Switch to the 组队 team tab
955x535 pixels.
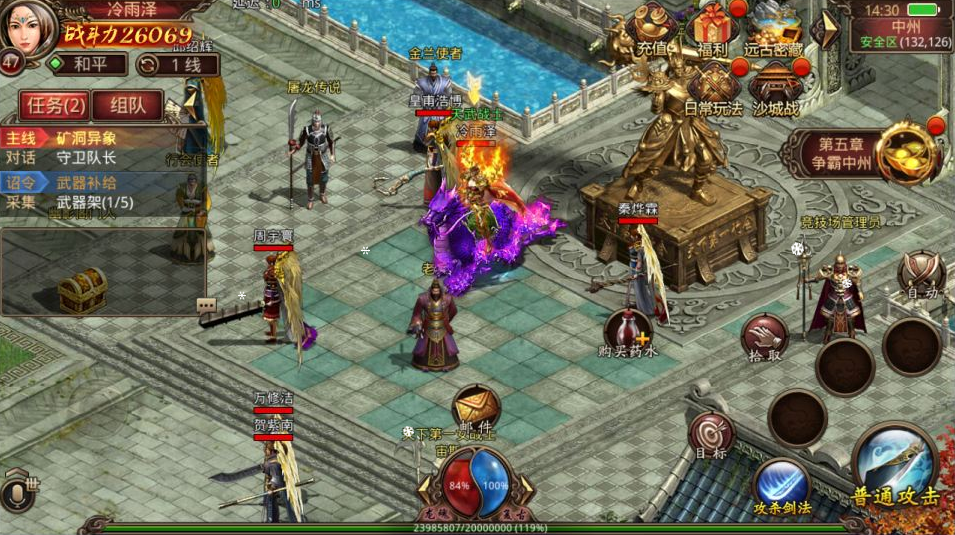pos(128,105)
